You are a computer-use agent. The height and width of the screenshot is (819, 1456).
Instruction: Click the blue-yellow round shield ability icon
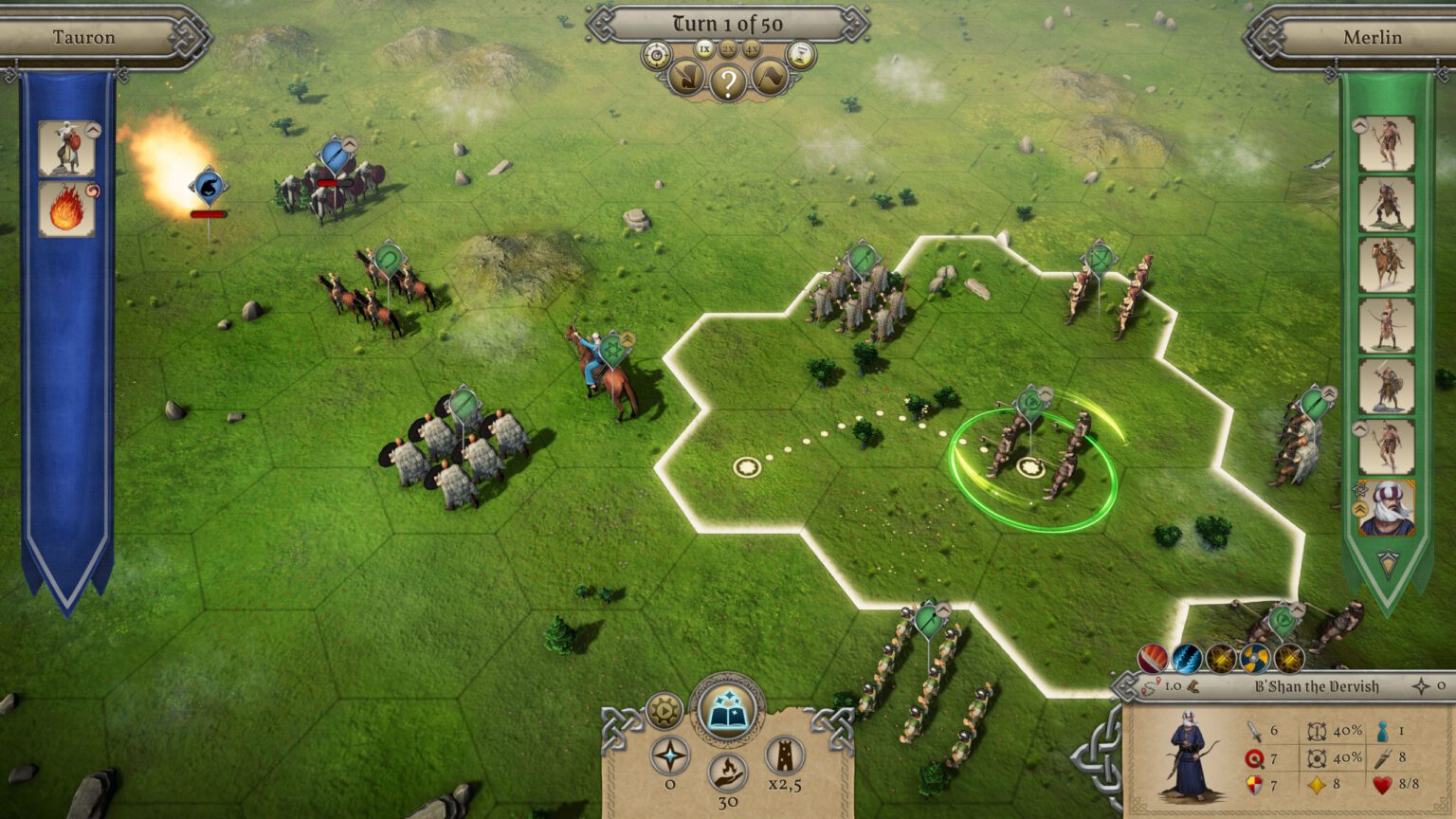(1255, 657)
